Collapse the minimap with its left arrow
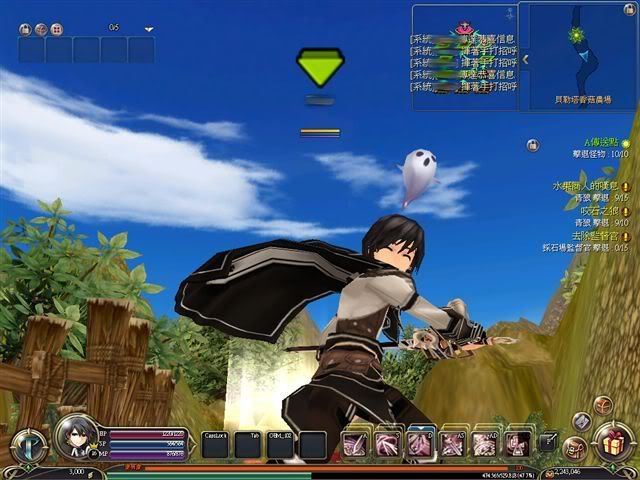This screenshot has width=640, height=480. pos(526,59)
